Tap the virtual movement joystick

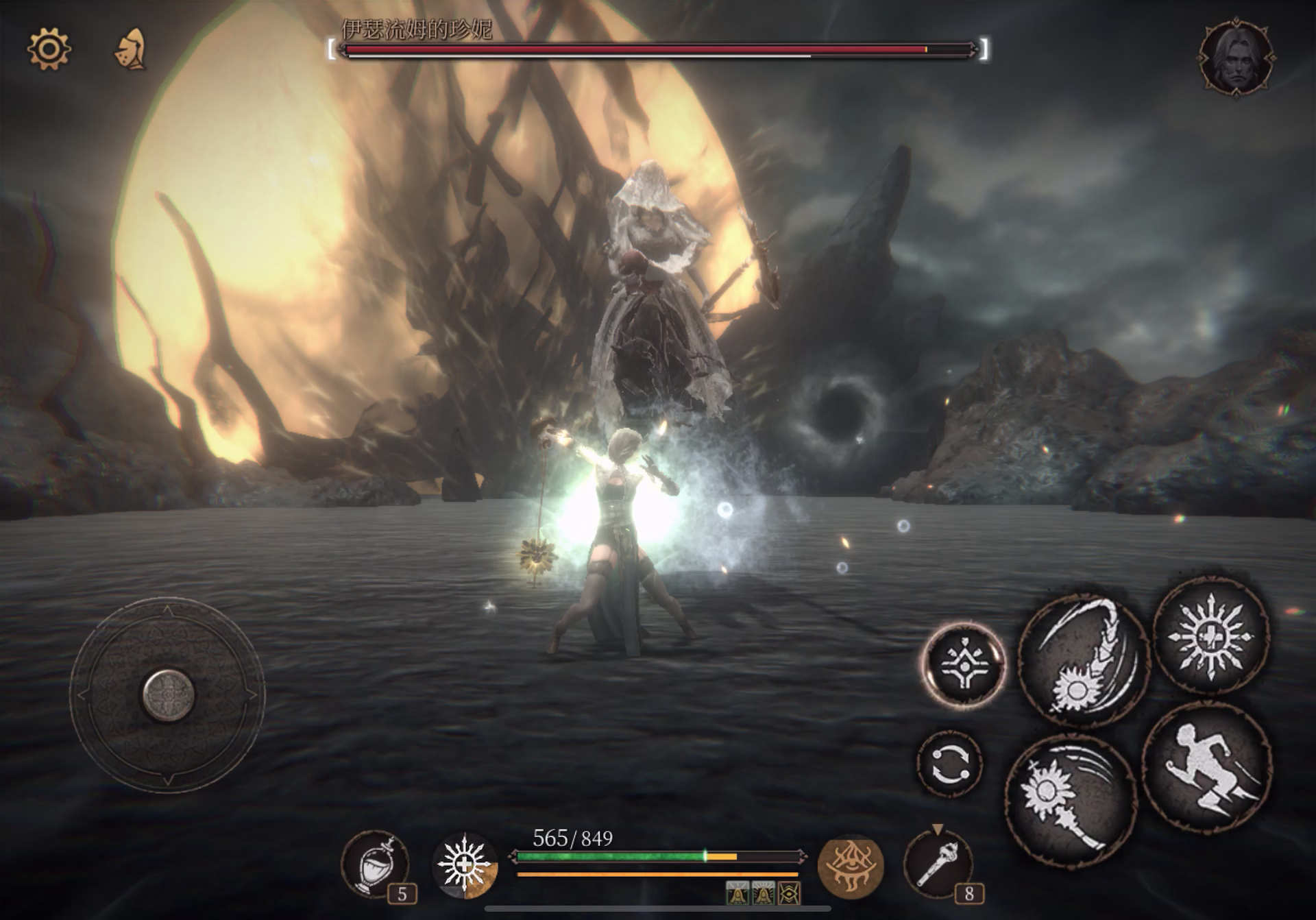point(169,694)
